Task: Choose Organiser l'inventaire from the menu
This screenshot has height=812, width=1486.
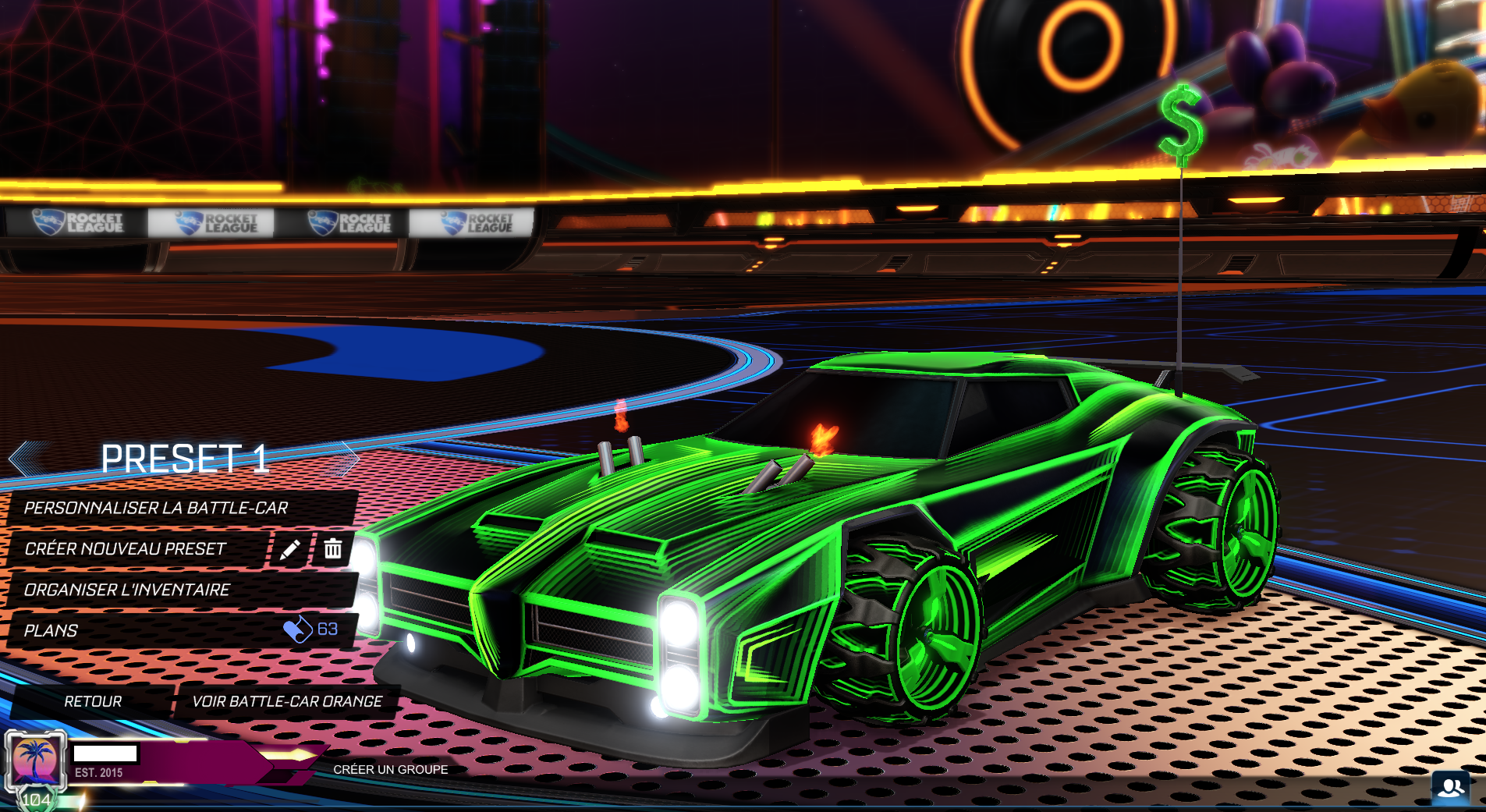Action: [127, 590]
